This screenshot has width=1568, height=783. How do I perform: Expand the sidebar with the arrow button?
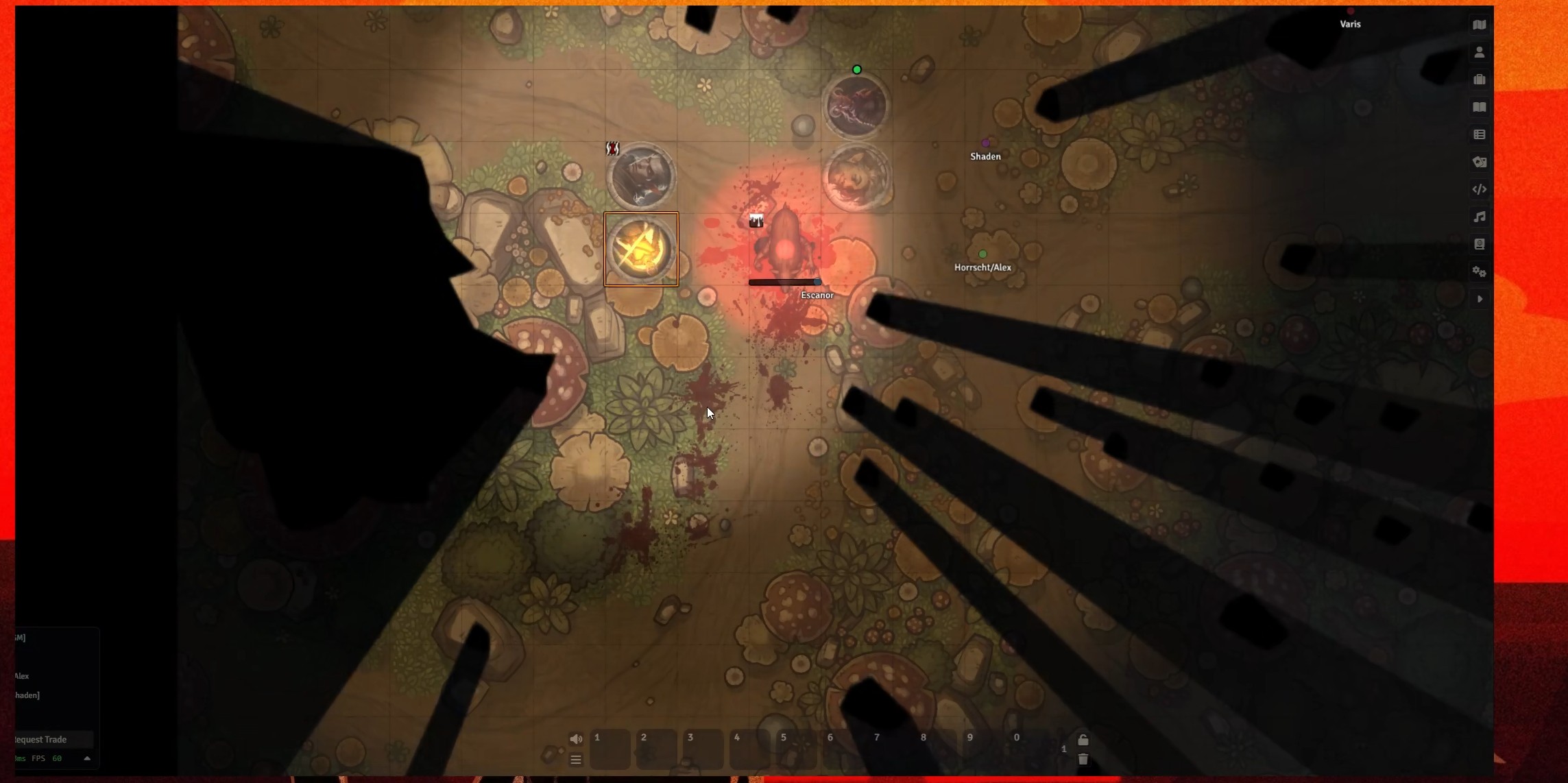[x=1479, y=299]
